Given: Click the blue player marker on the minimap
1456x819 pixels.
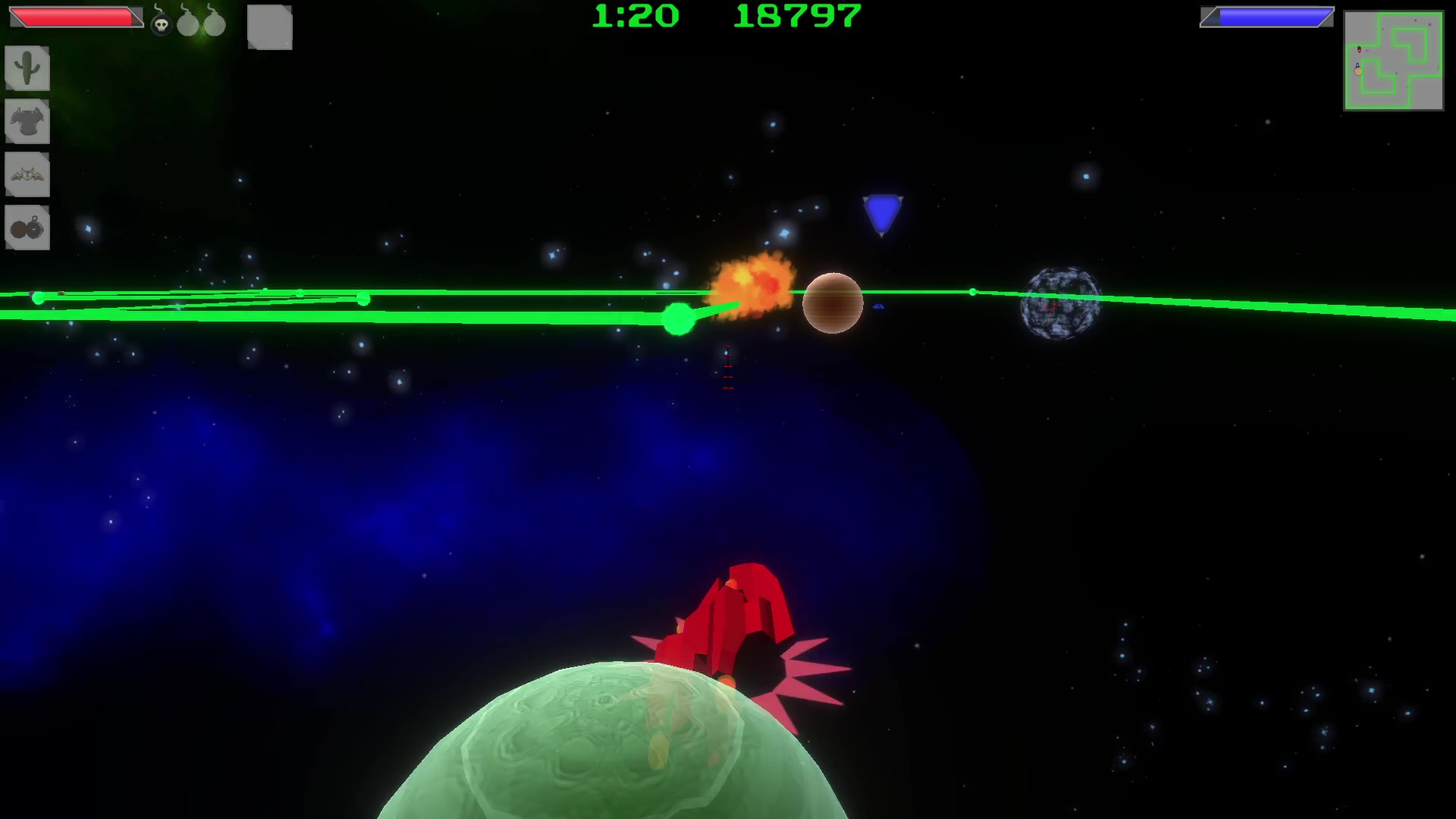Looking at the screenshot, I should point(1357,64).
